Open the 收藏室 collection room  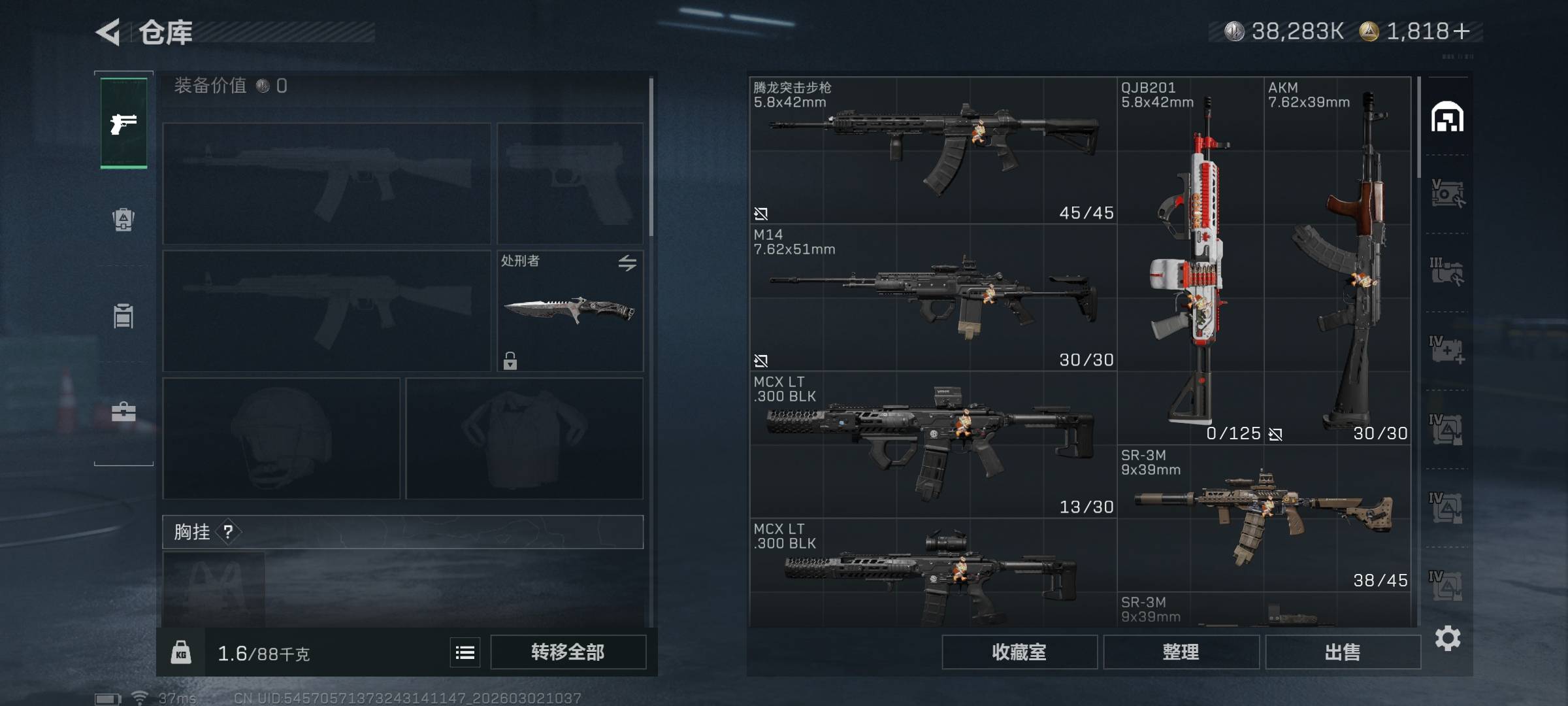click(1019, 652)
